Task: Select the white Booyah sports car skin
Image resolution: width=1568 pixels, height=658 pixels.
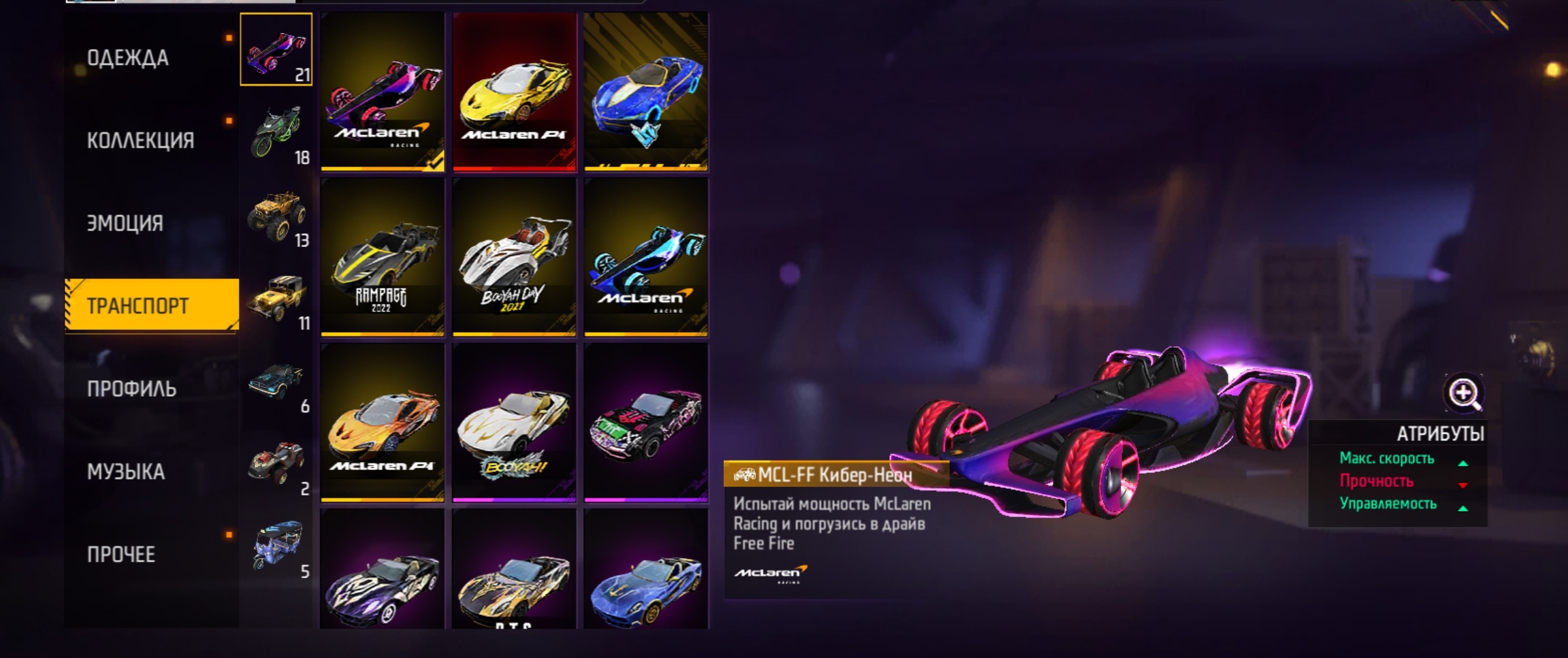Action: click(514, 422)
